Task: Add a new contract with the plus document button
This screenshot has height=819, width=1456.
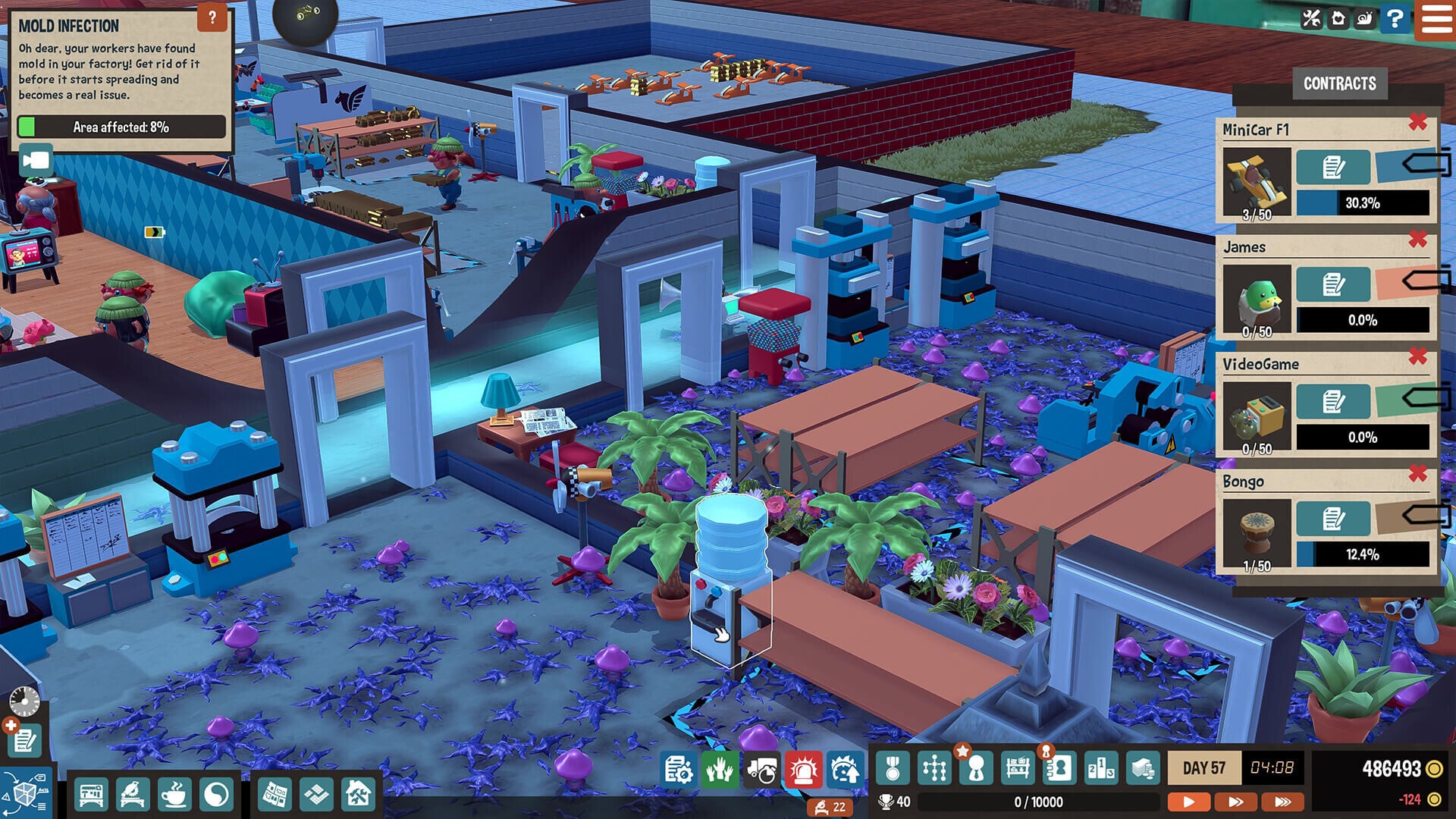Action: click(24, 739)
